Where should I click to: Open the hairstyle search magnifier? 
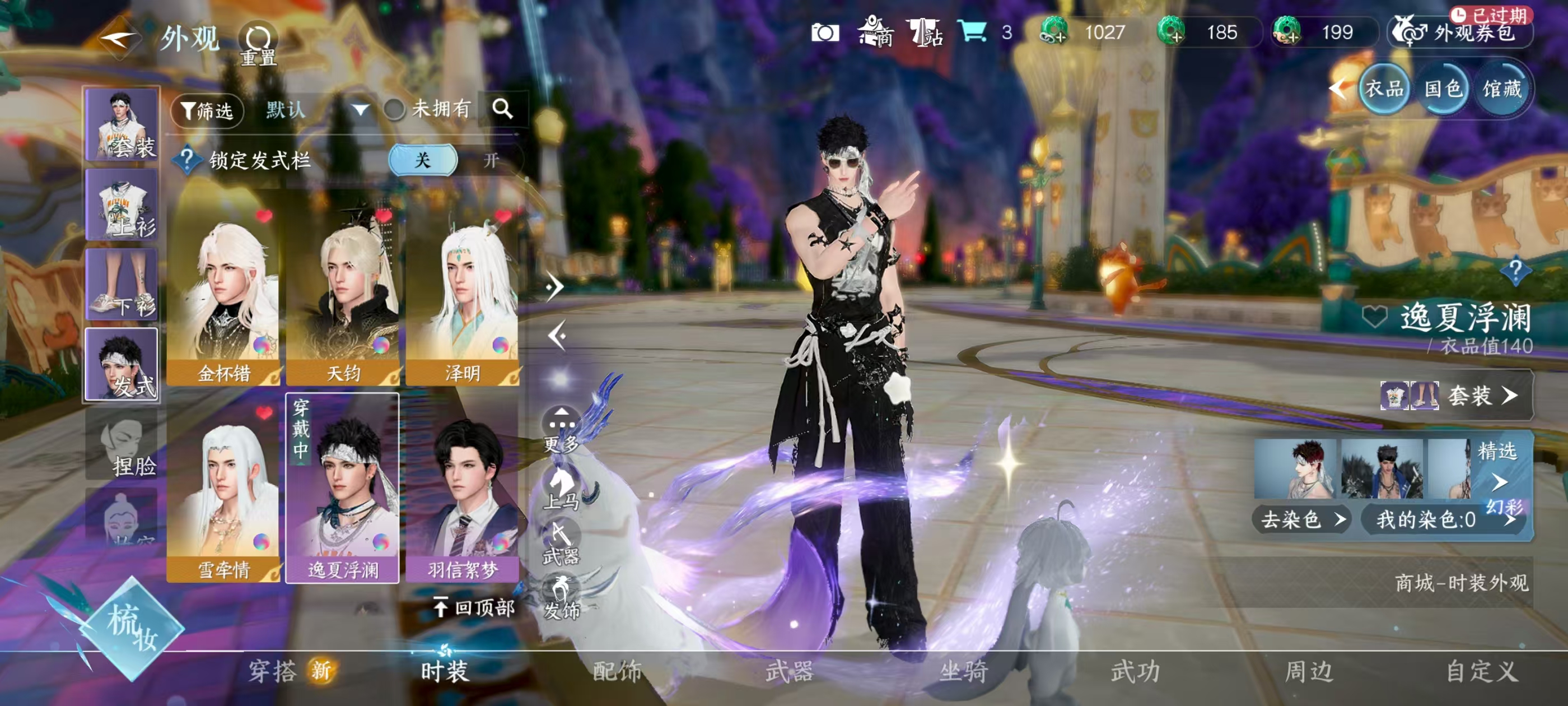coord(502,109)
